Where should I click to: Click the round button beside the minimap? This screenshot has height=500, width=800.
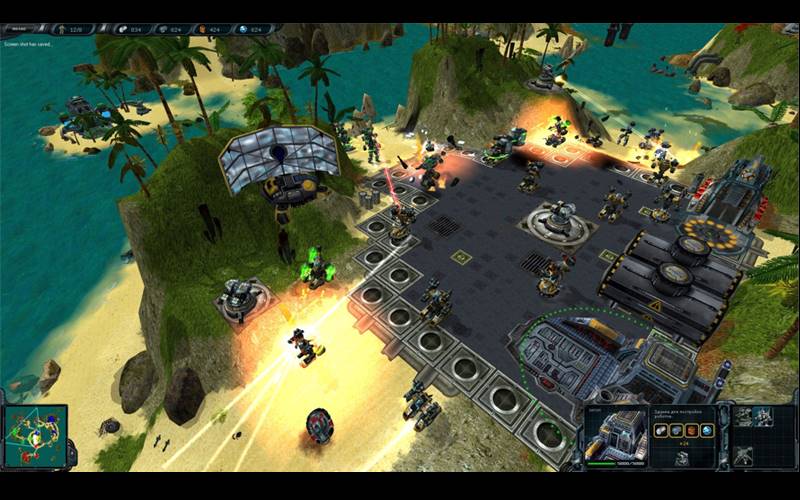point(73,455)
